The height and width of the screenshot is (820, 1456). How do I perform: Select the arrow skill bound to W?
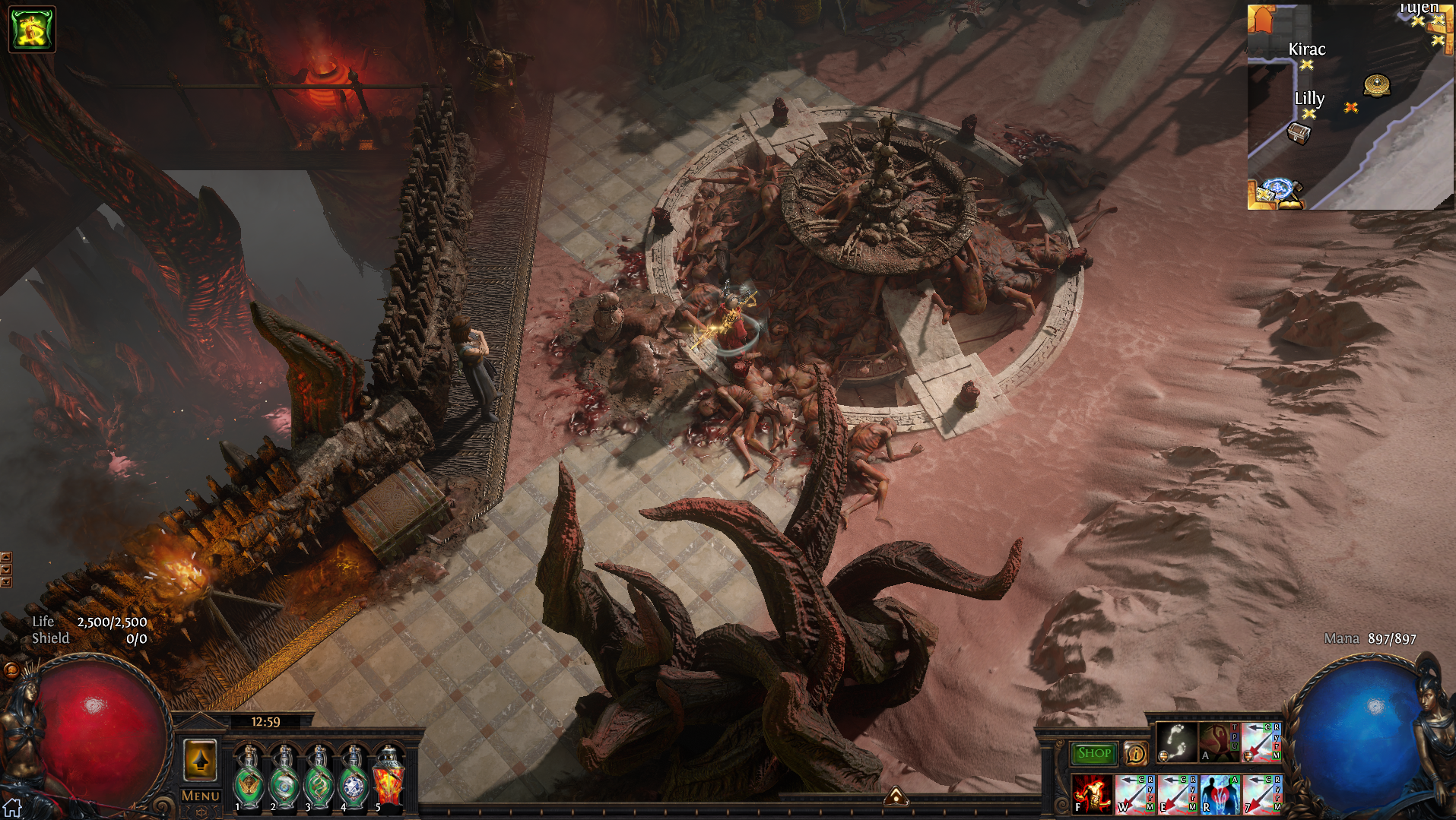pyautogui.click(x=1134, y=793)
